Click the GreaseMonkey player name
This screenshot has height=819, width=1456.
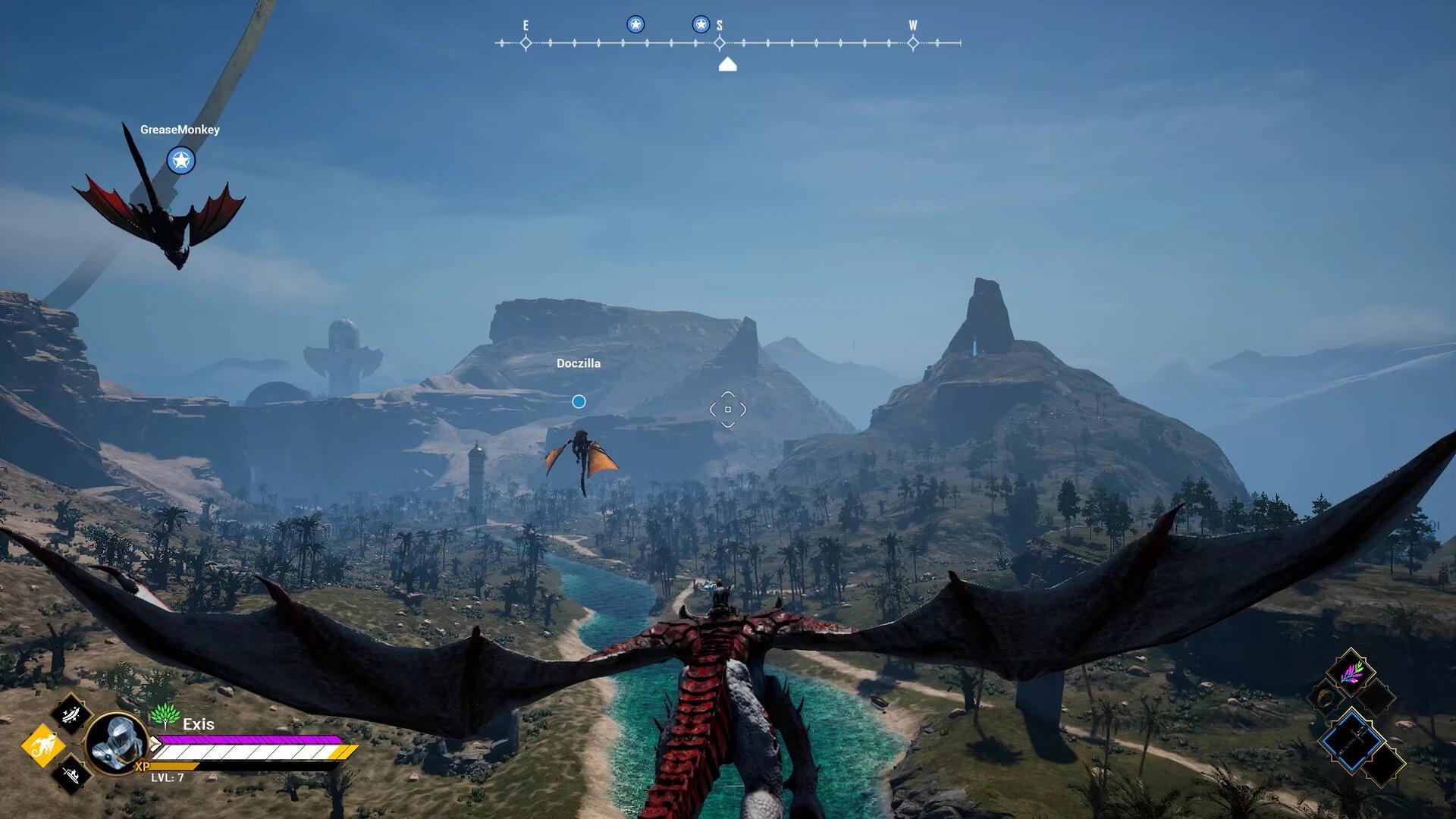coord(179,130)
